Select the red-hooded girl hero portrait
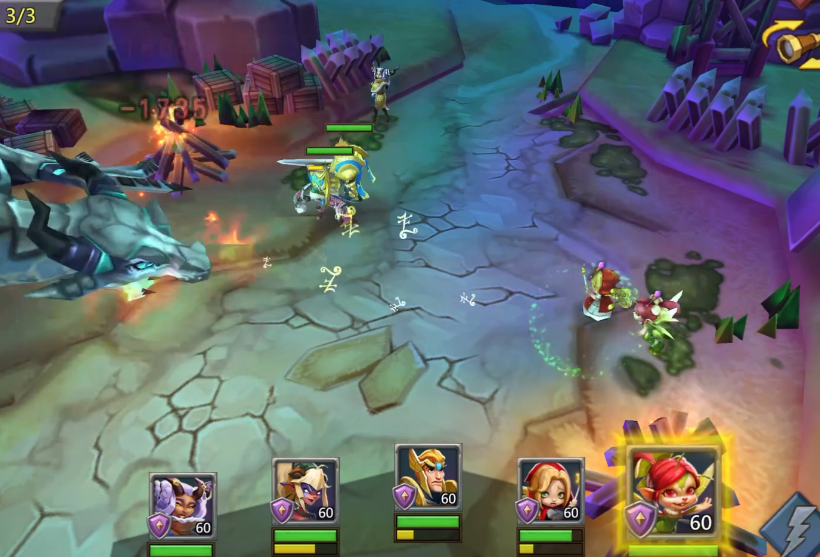 (x=550, y=492)
